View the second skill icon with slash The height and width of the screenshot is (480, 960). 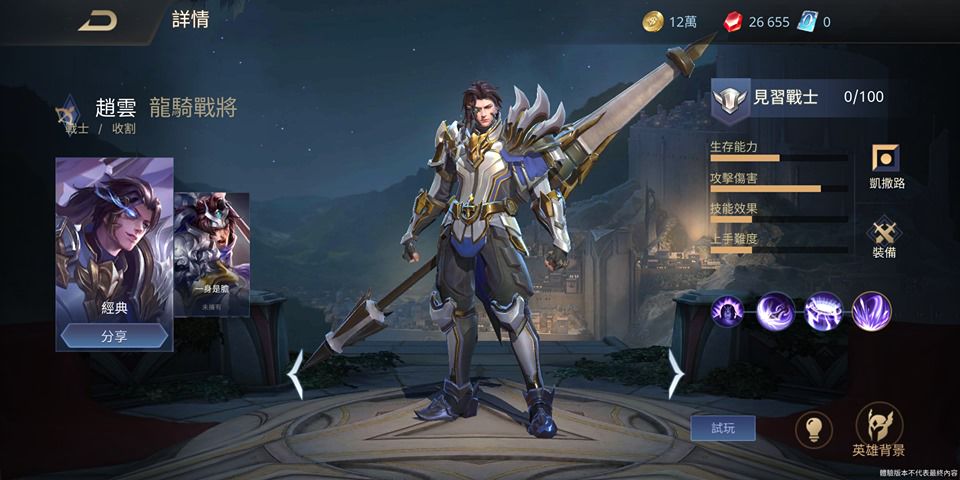(776, 311)
